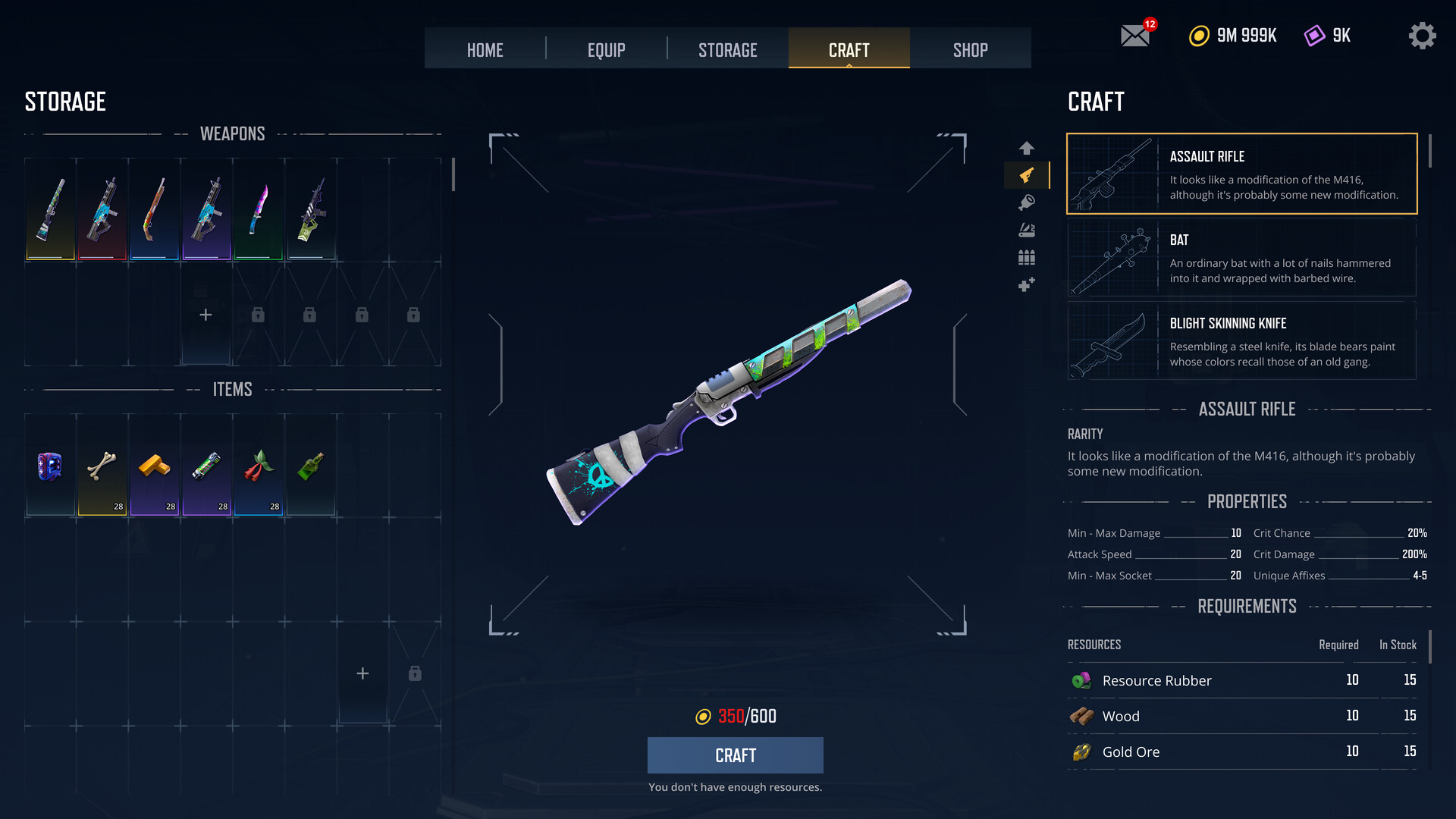The width and height of the screenshot is (1456, 819).
Task: Open the medical cross crafting category
Action: [x=1026, y=285]
